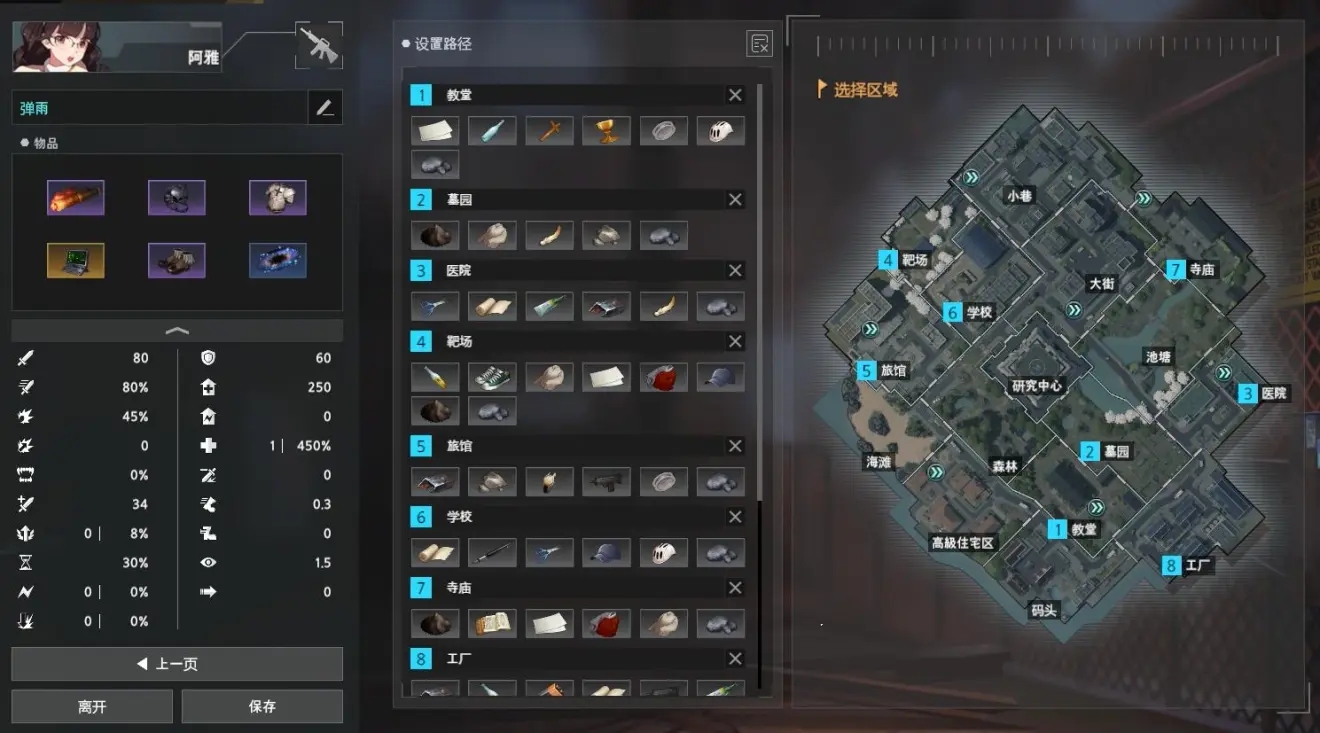Pick the 海滩 area on map

point(877,462)
